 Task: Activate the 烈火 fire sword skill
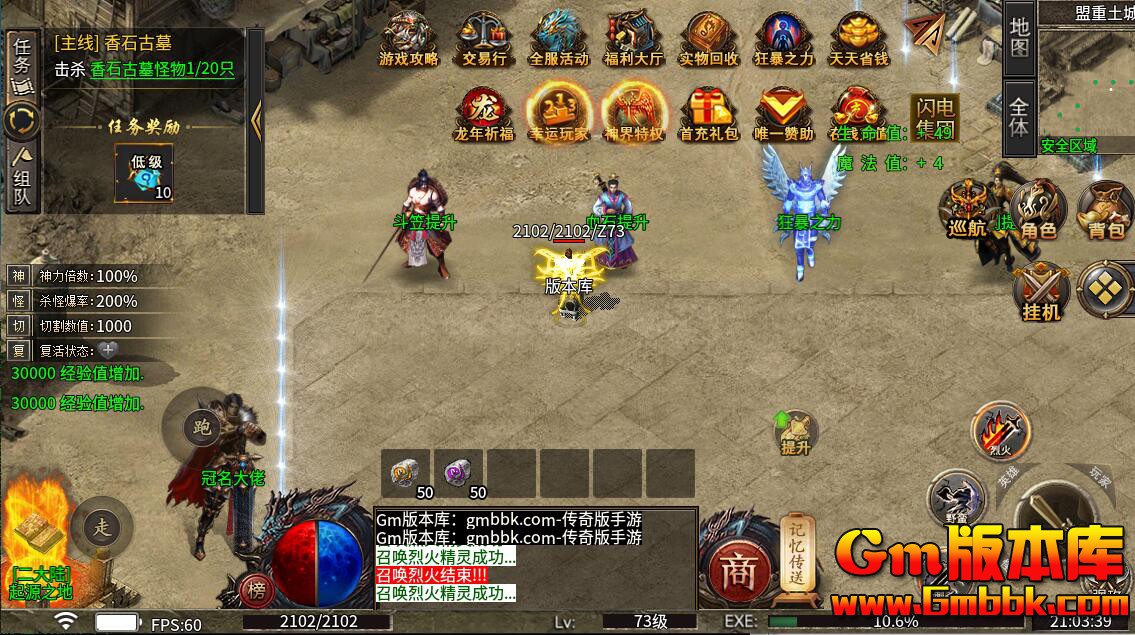point(995,429)
